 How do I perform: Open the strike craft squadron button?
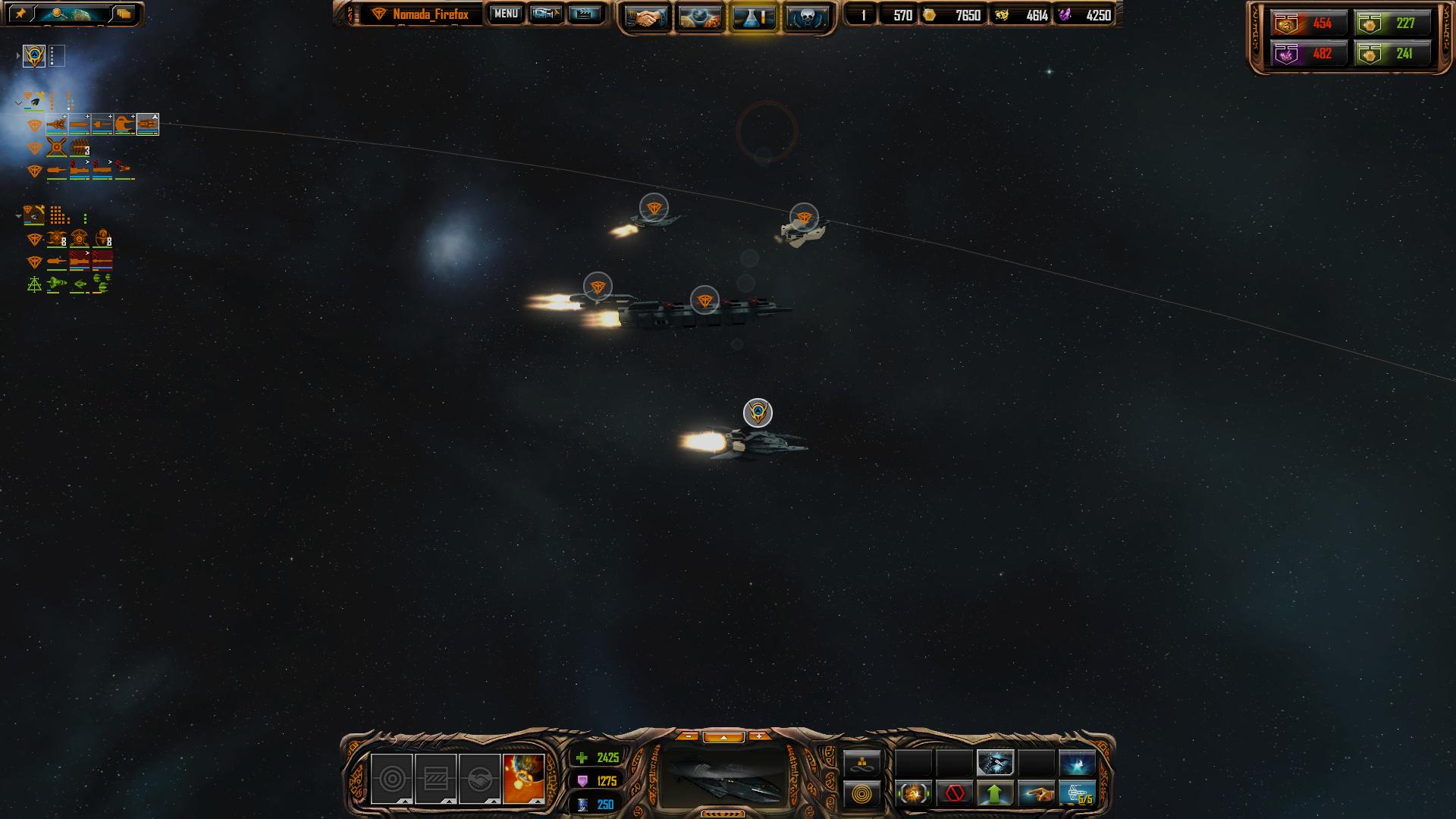[x=1078, y=794]
